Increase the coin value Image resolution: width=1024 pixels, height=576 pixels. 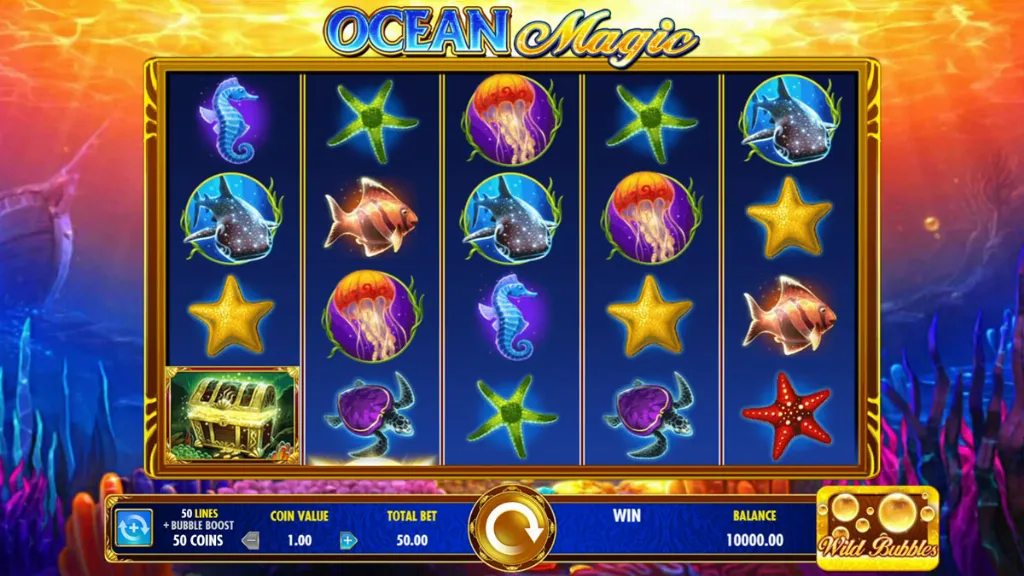point(348,541)
